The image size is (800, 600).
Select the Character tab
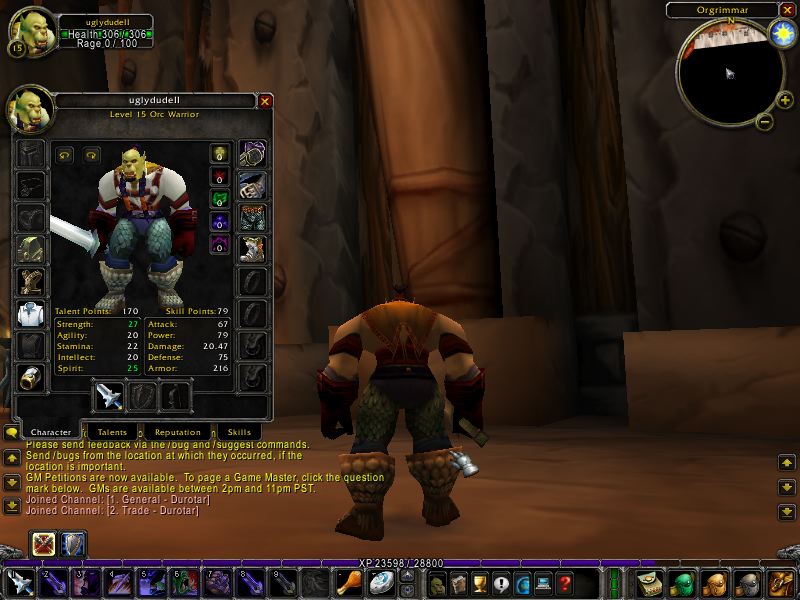[50, 432]
